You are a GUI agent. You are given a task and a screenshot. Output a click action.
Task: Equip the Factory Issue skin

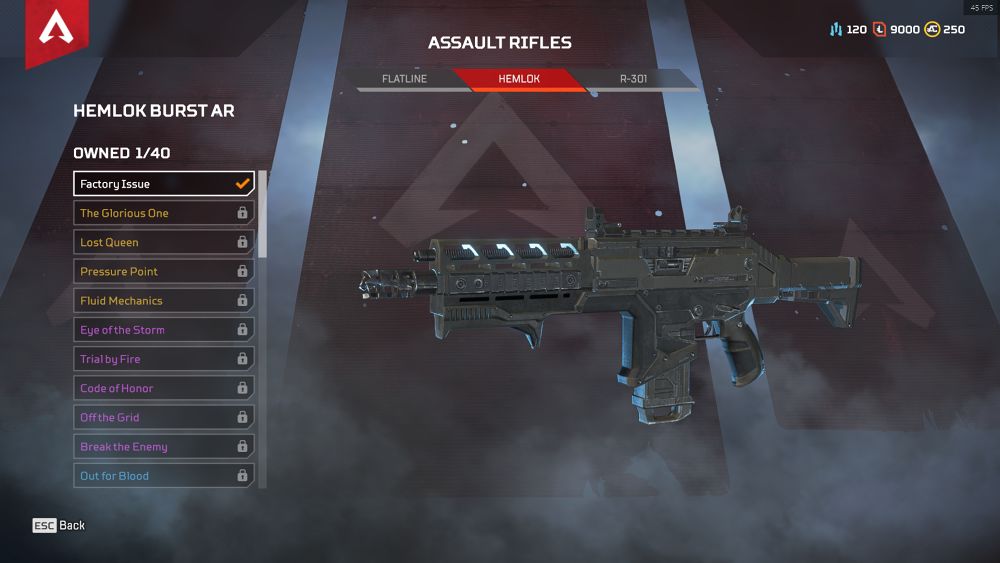point(164,184)
